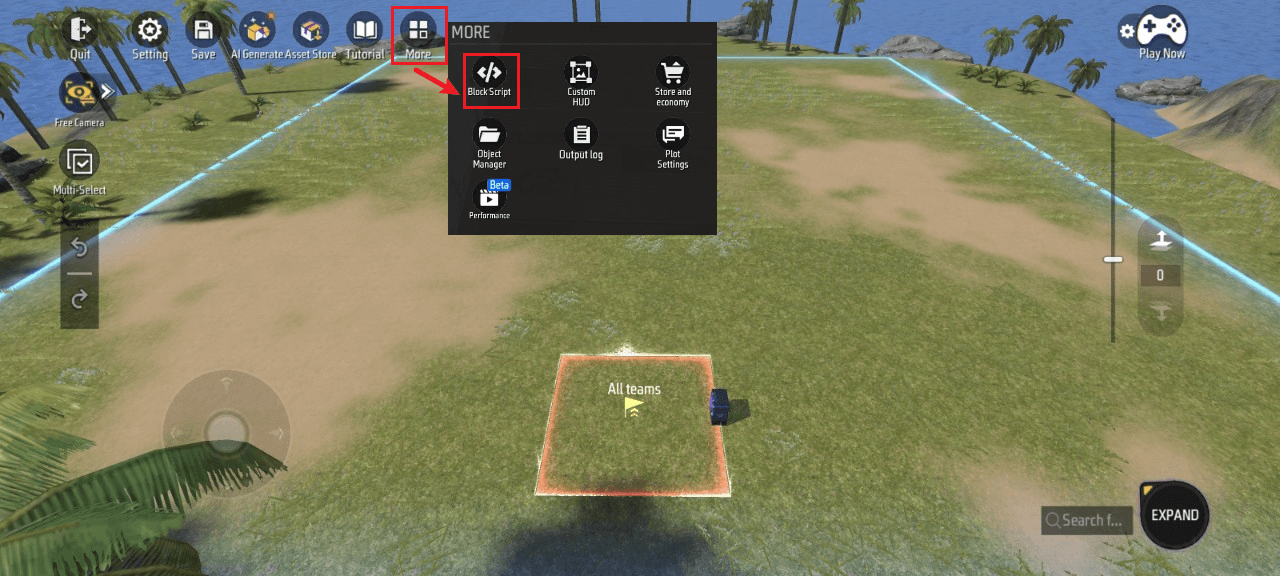Launch the Performance beta tool
Image resolution: width=1280 pixels, height=576 pixels.
tap(489, 199)
